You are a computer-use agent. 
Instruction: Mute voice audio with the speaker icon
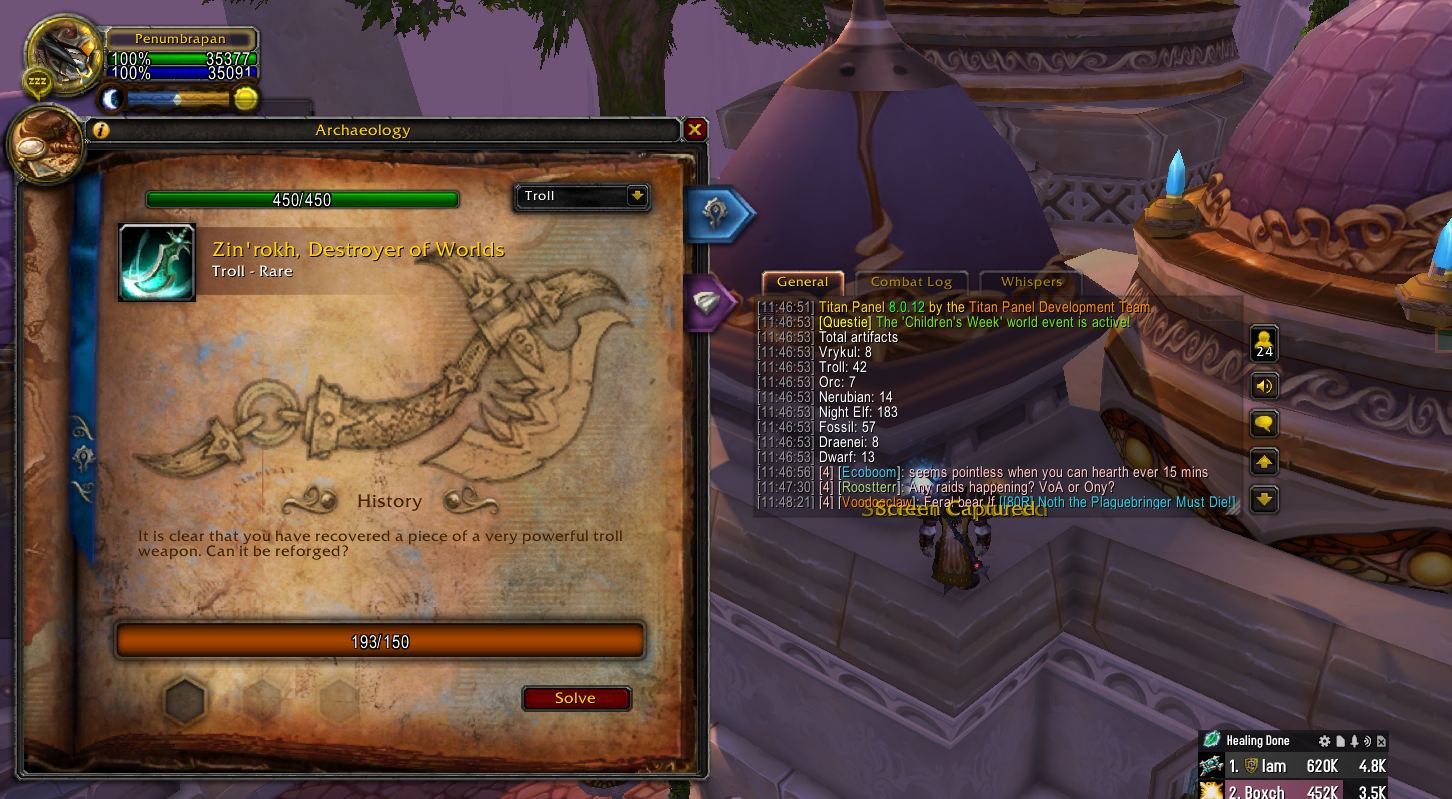[x=1264, y=385]
